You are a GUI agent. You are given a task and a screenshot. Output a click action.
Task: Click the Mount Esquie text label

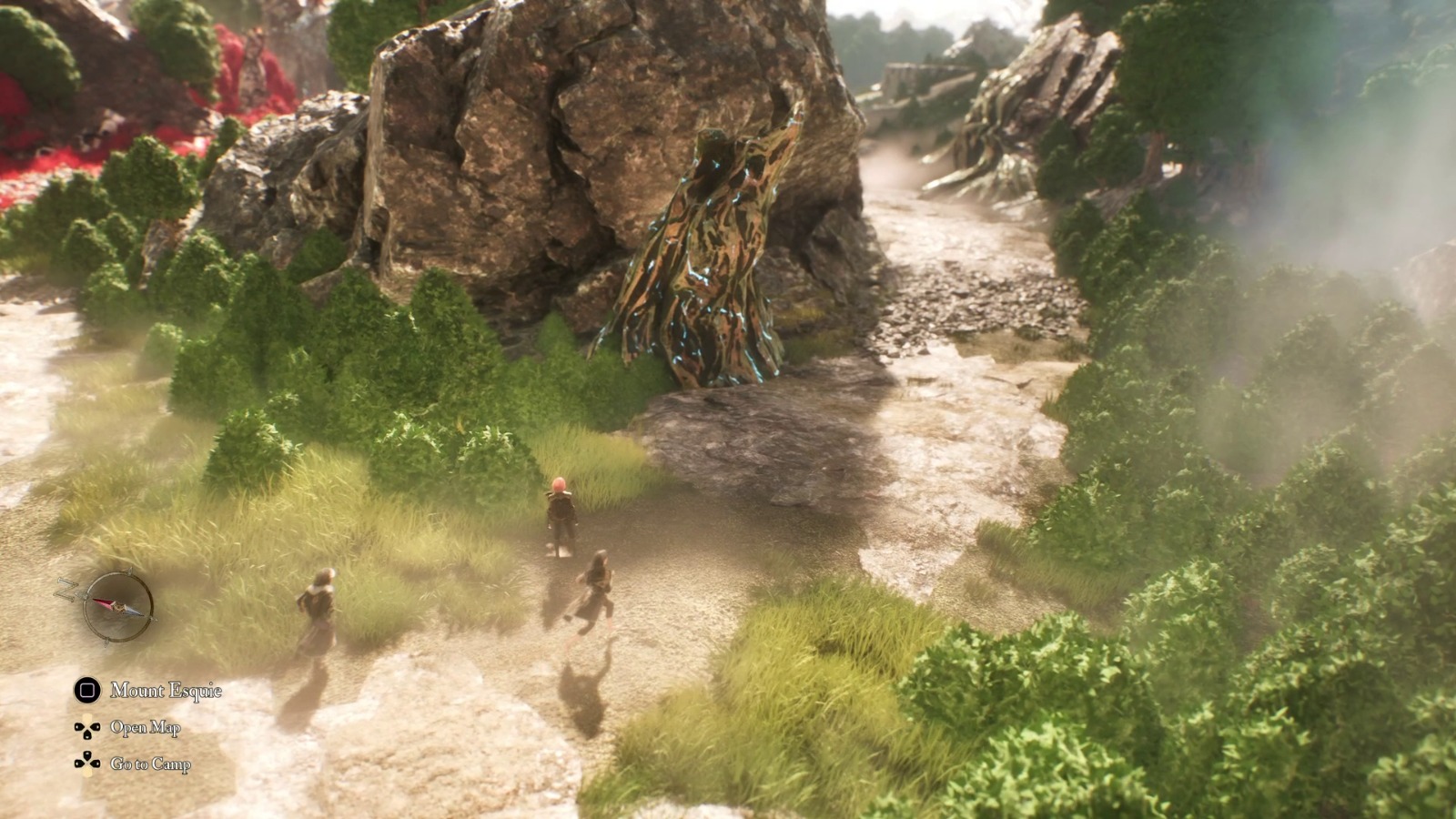coord(165,690)
